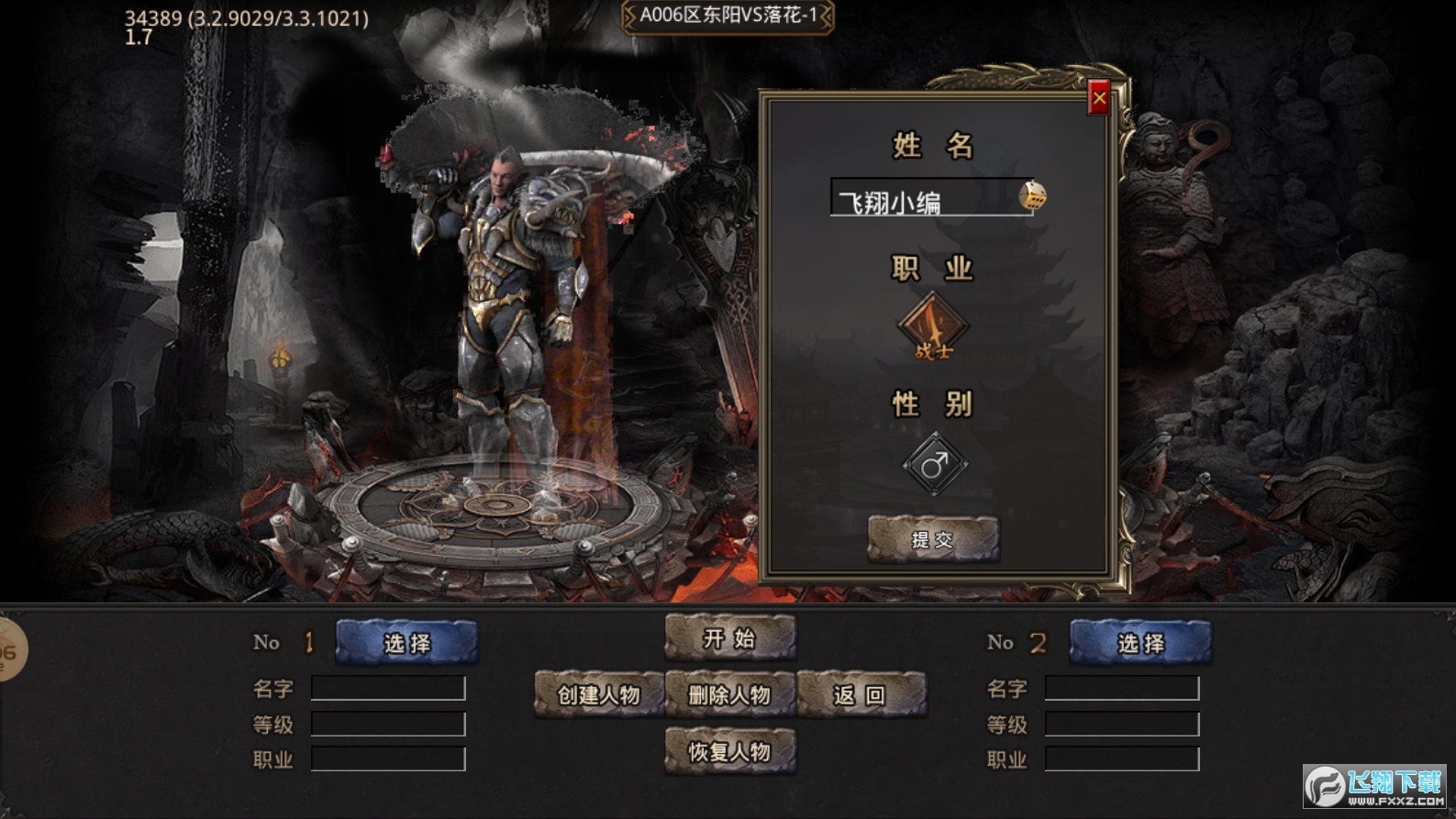
Task: Click Delete Character (删除人物)
Action: 729,695
